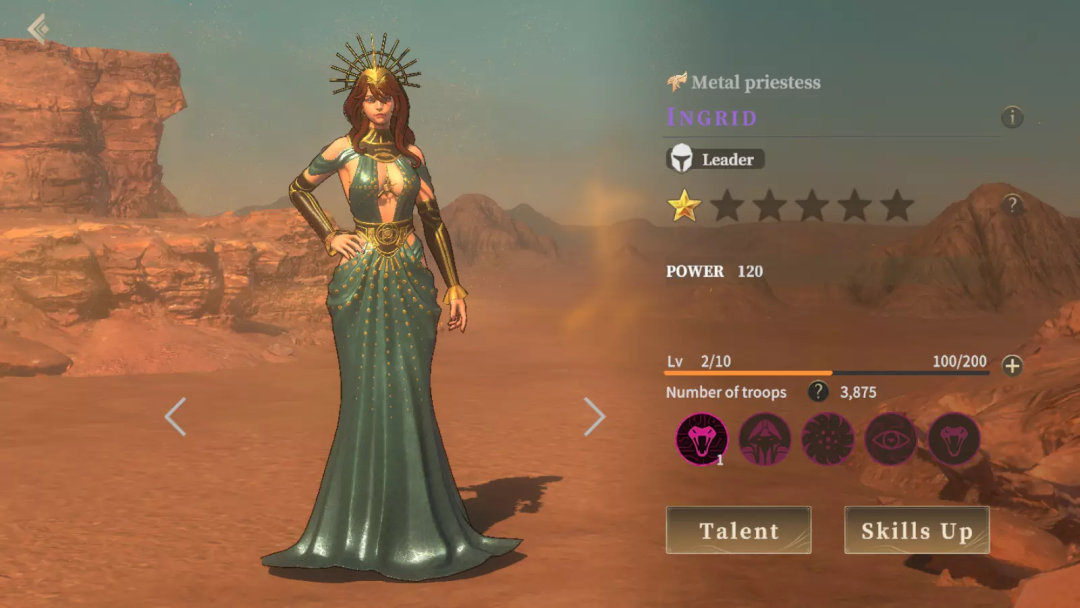Tap the Skills Up button
This screenshot has width=1080, height=608.
[x=916, y=530]
